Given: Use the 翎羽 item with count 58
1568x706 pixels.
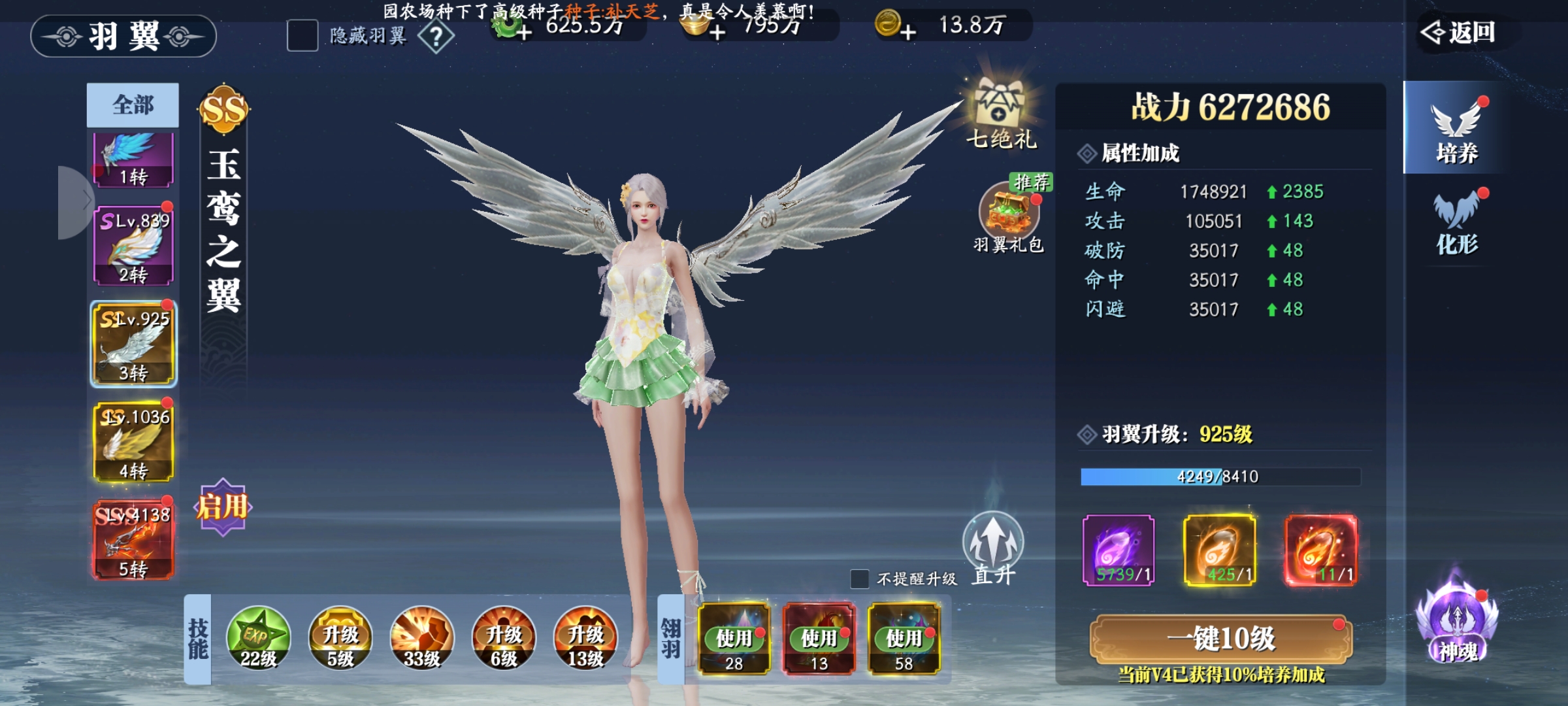Looking at the screenshot, I should click(904, 638).
